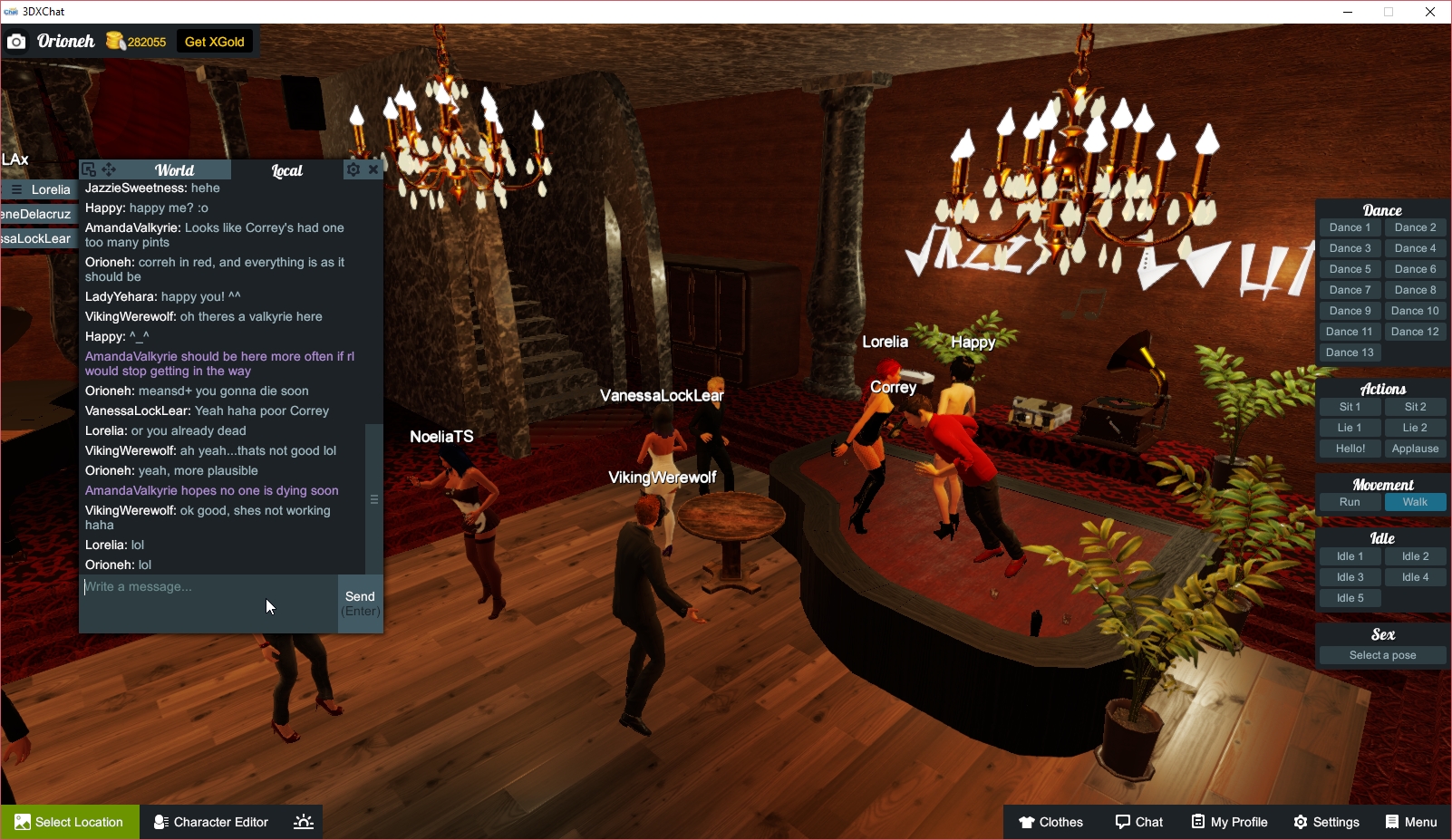
Task: Open chat options via the gear icon
Action: point(353,169)
